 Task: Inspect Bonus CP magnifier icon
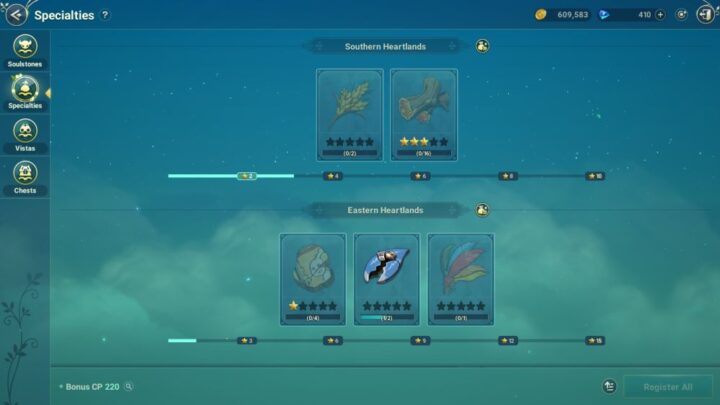click(128, 386)
